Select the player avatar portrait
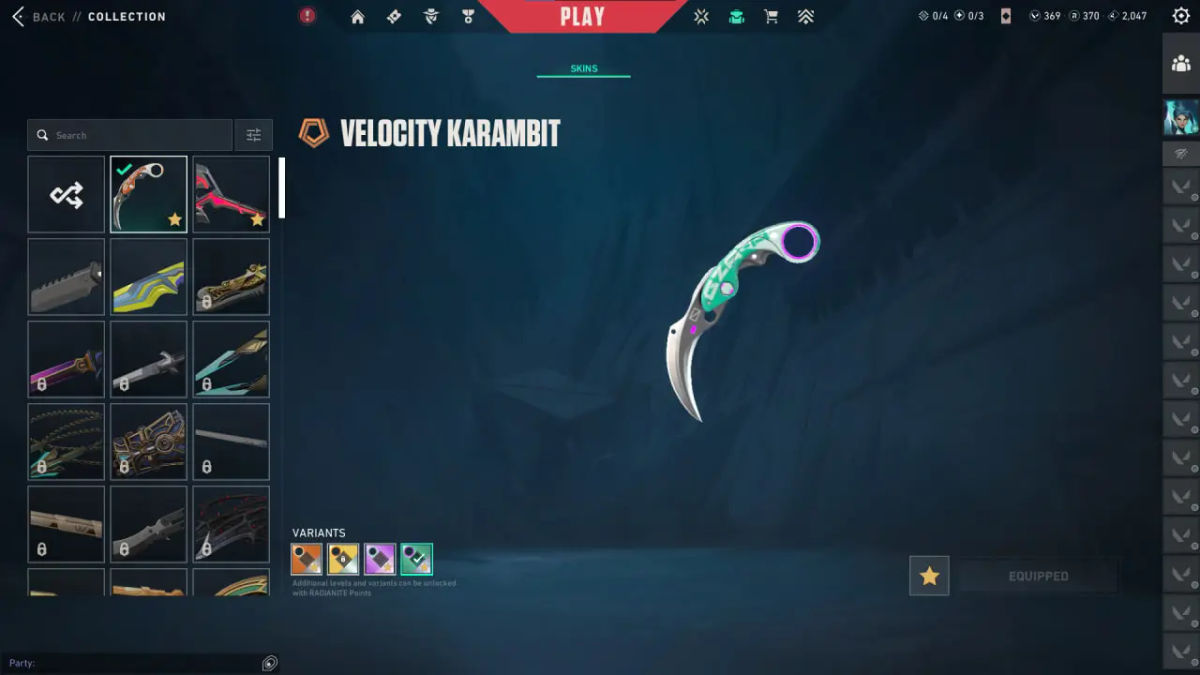 click(x=1181, y=118)
